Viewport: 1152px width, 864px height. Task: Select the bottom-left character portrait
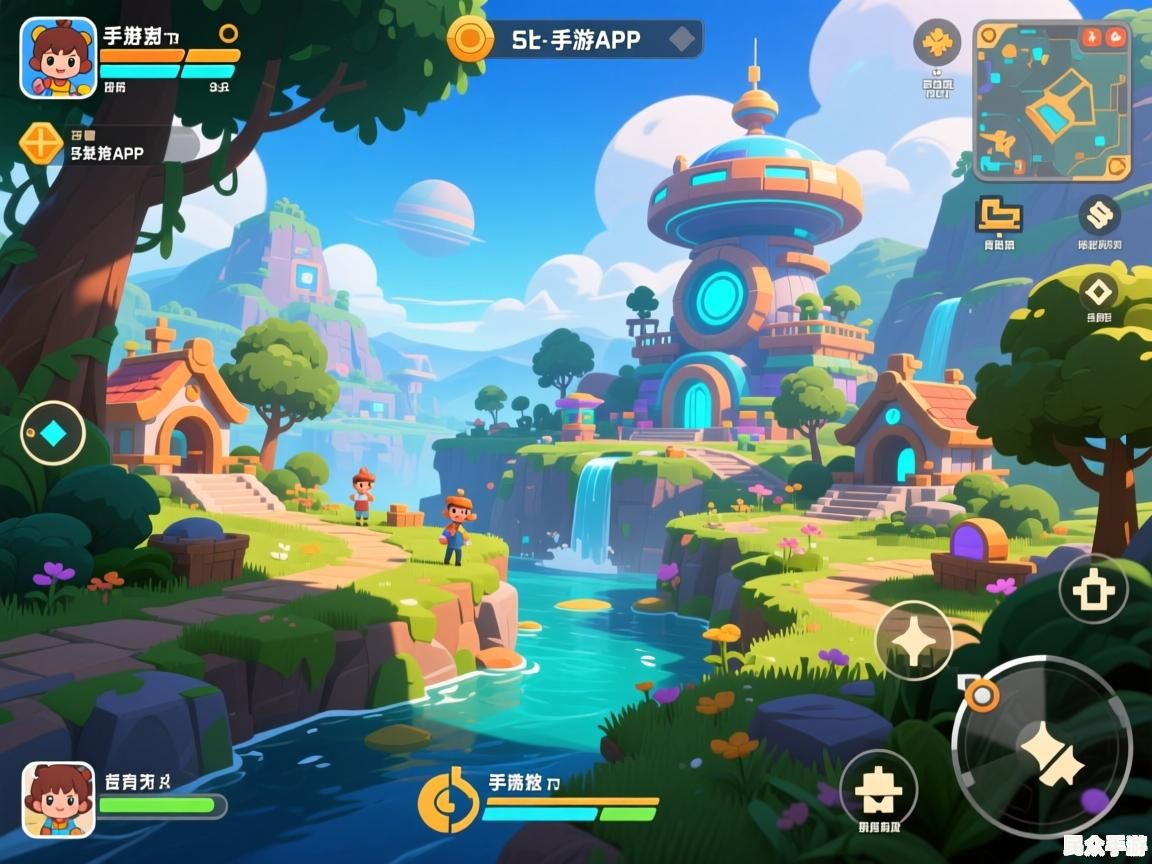[58, 799]
